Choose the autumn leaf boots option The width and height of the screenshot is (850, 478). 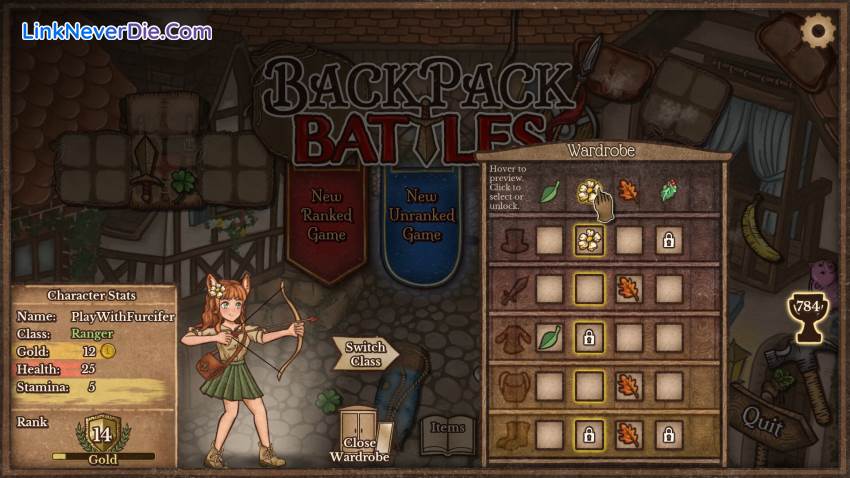(628, 435)
